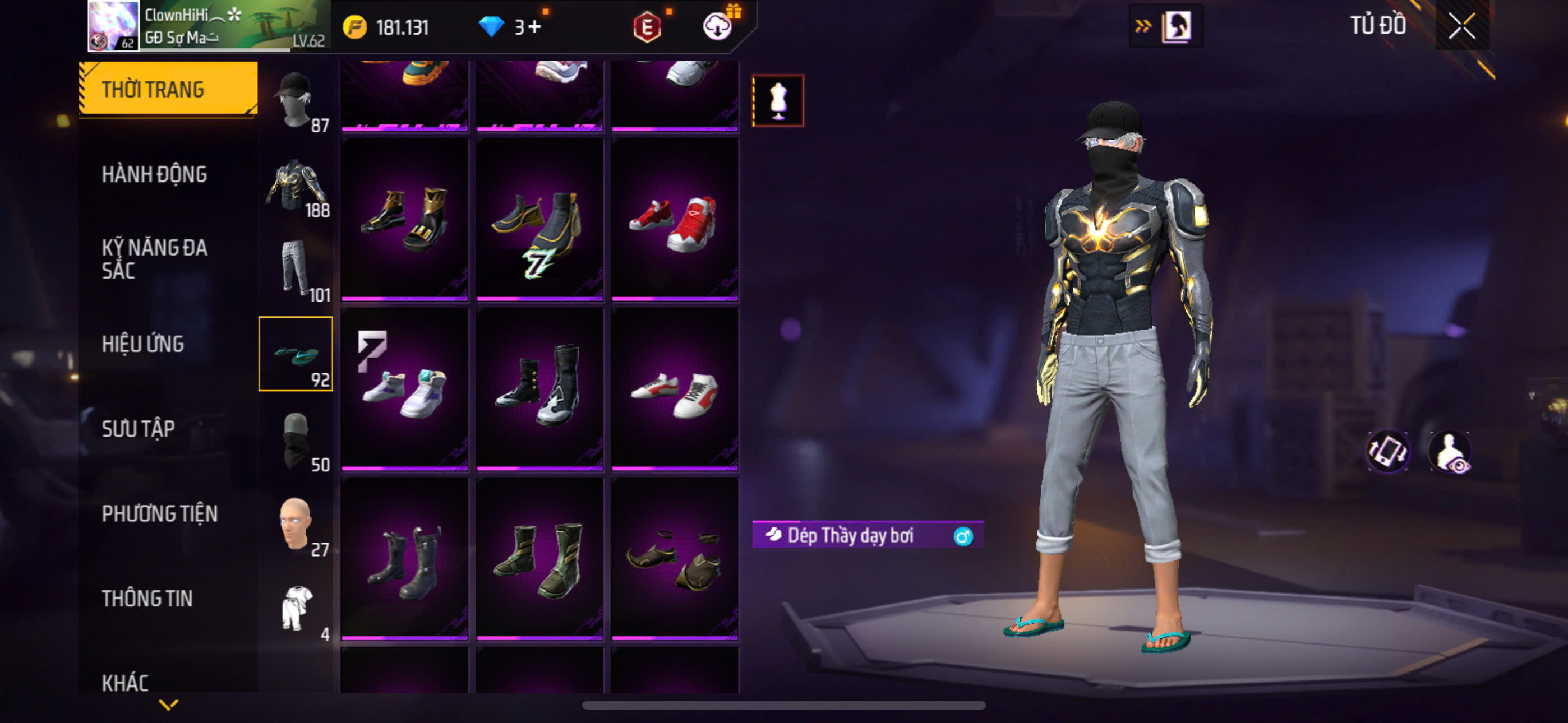The height and width of the screenshot is (723, 1568).
Task: Select the black and gold sandals
Action: [x=404, y=221]
